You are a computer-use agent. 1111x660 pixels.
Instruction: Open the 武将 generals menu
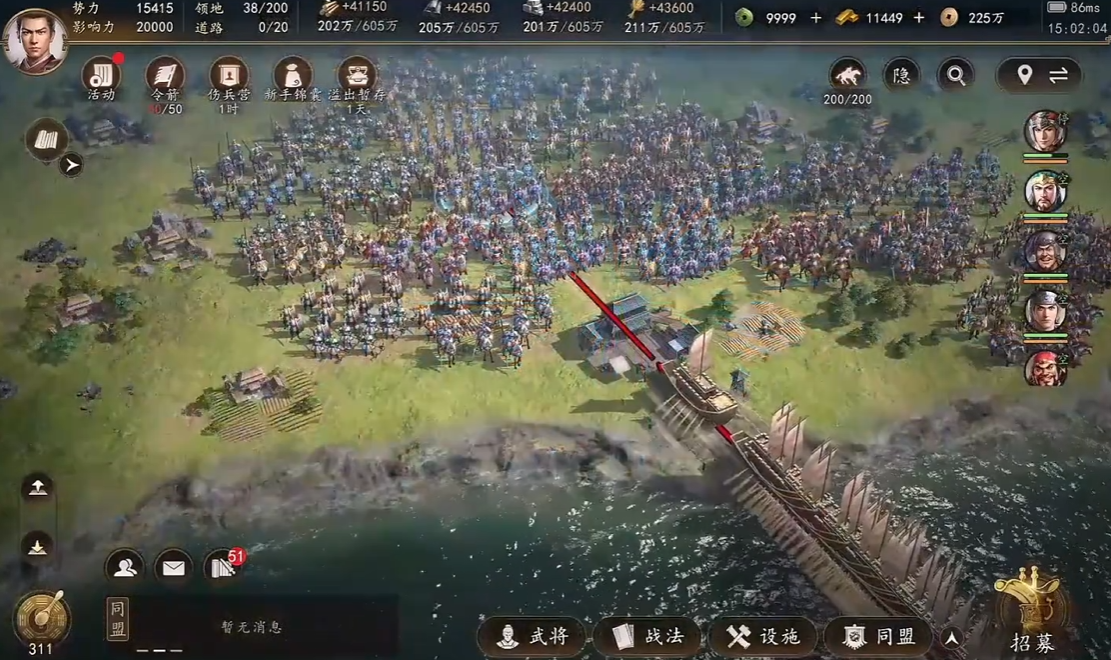point(533,636)
